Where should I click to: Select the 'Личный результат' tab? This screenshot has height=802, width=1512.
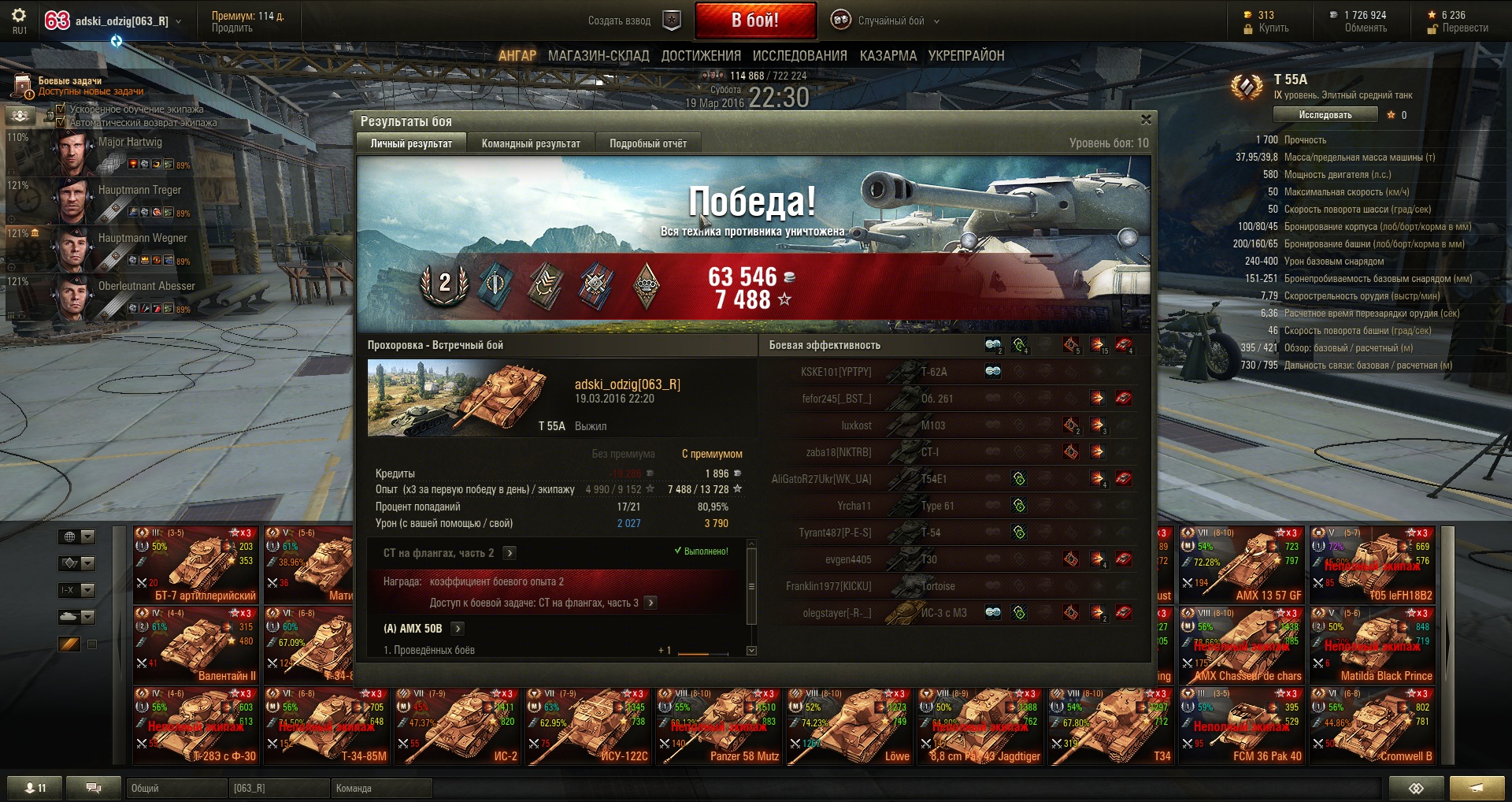click(x=411, y=143)
